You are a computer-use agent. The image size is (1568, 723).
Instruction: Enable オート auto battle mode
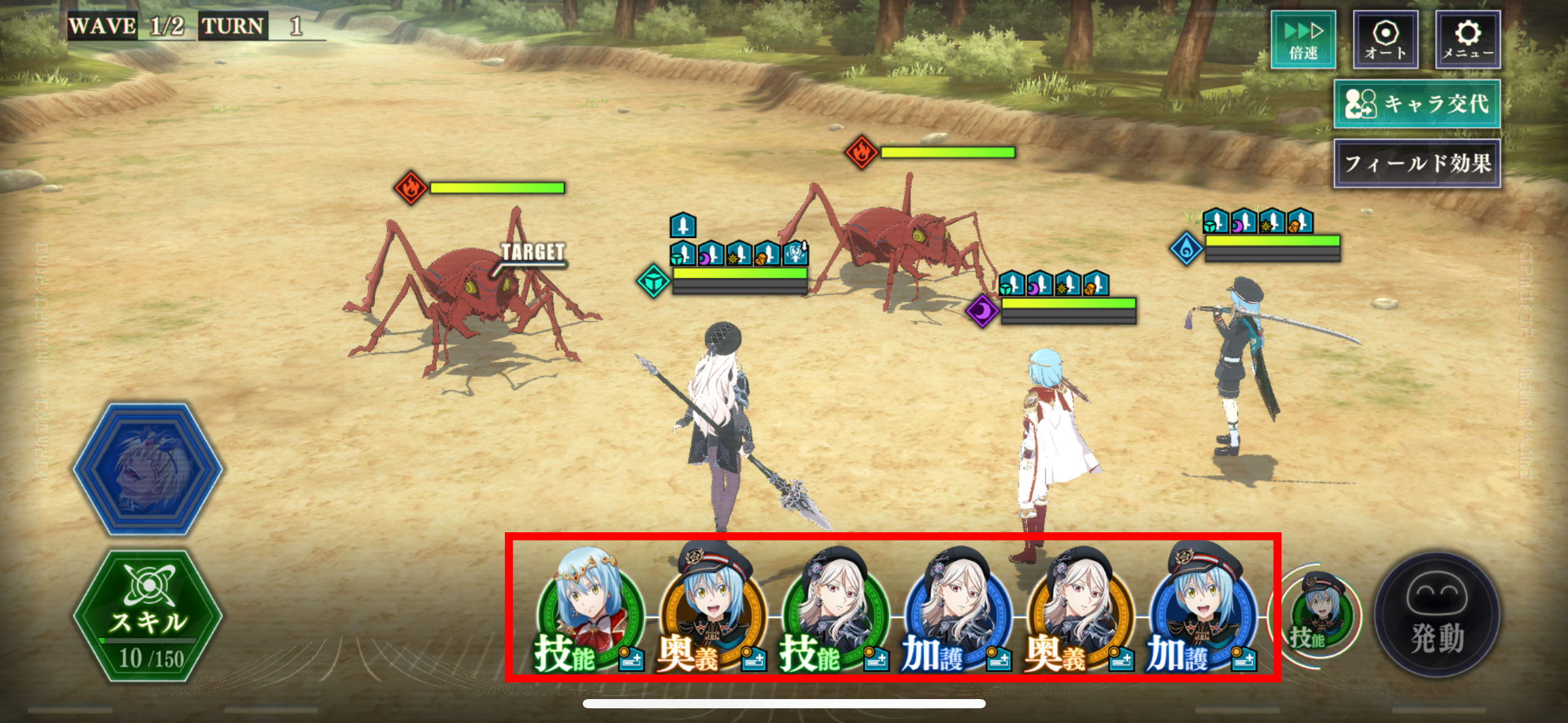click(1385, 39)
